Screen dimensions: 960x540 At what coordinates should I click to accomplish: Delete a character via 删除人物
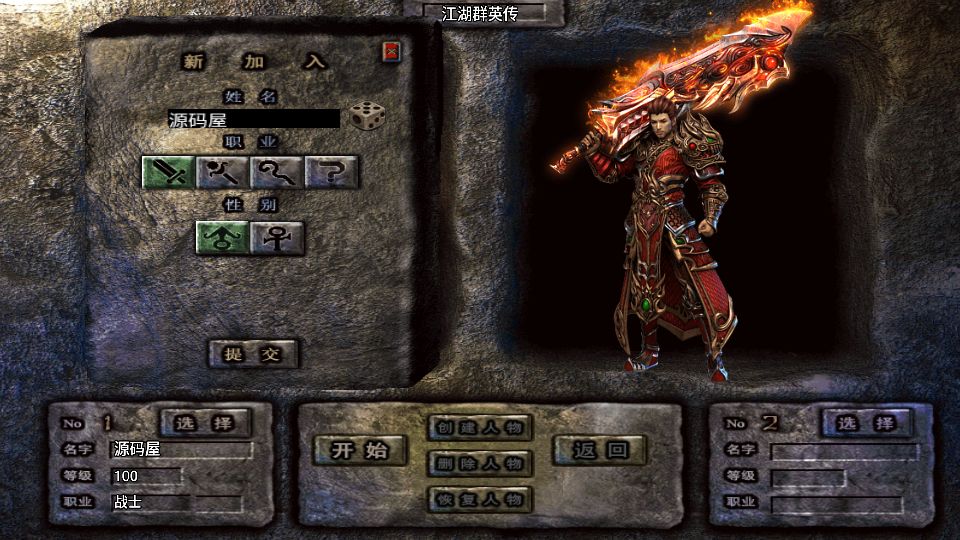[479, 463]
